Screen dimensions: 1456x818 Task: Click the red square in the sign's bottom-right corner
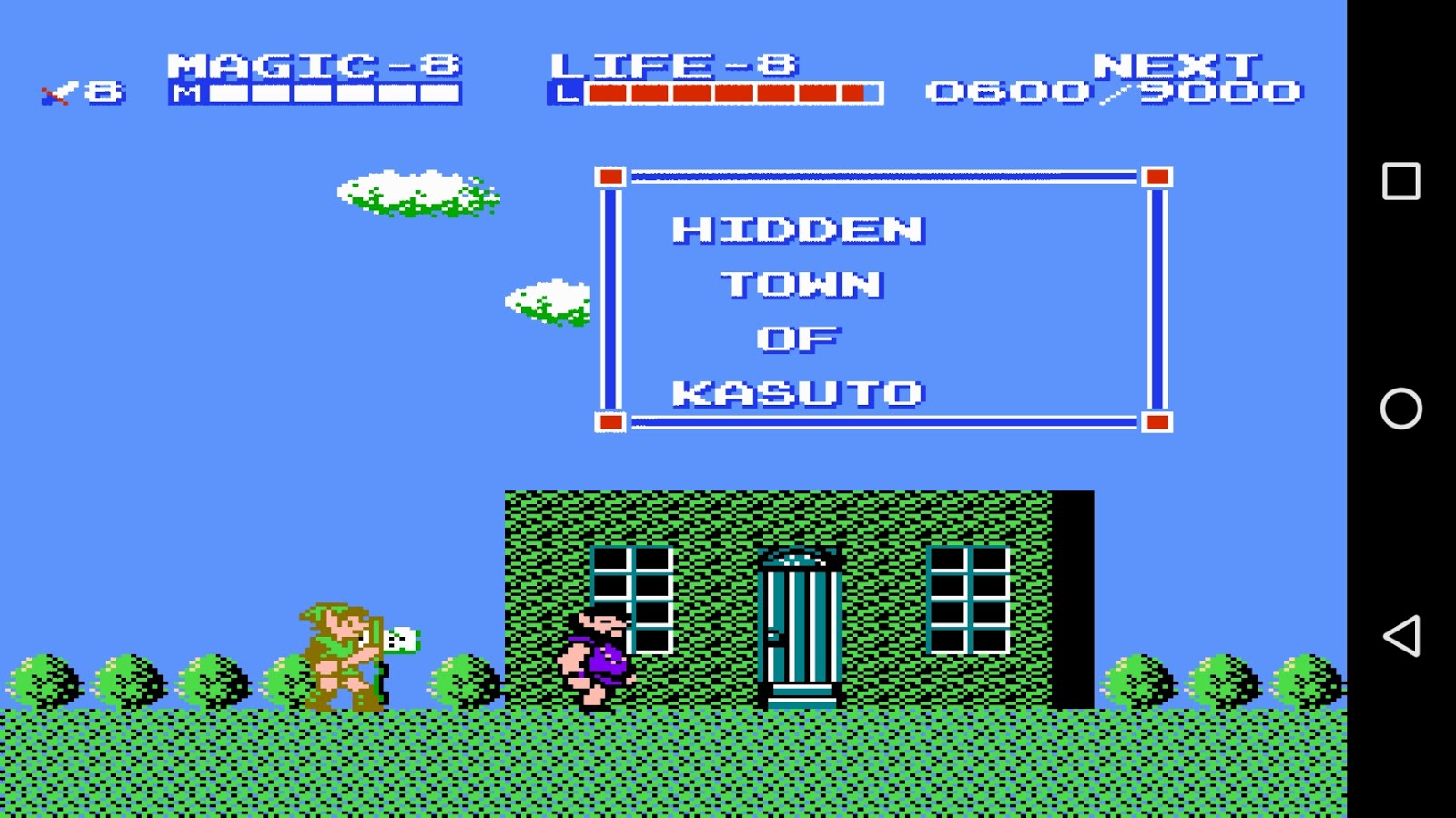[1157, 420]
